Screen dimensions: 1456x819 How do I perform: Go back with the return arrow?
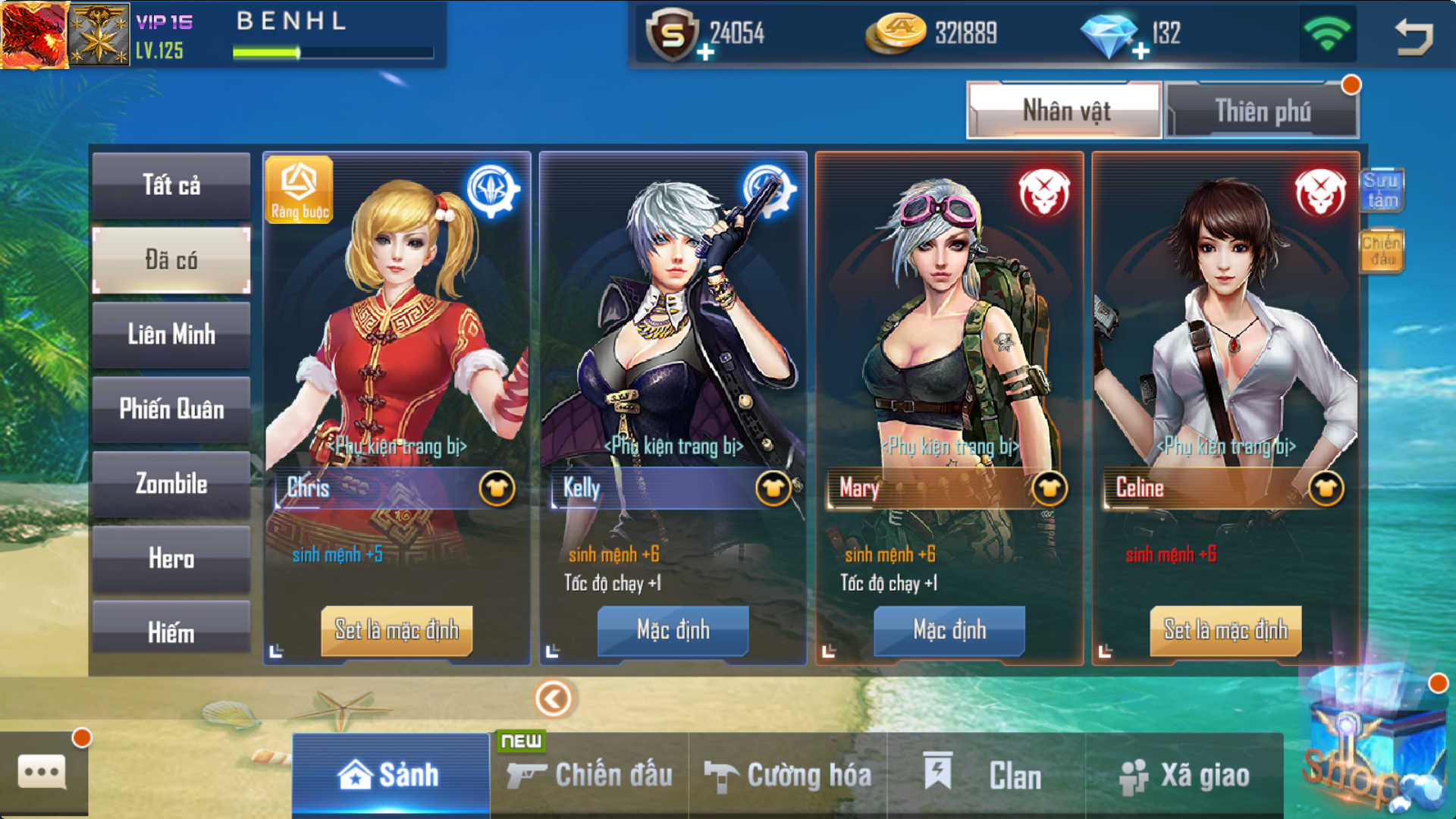pos(1414,36)
